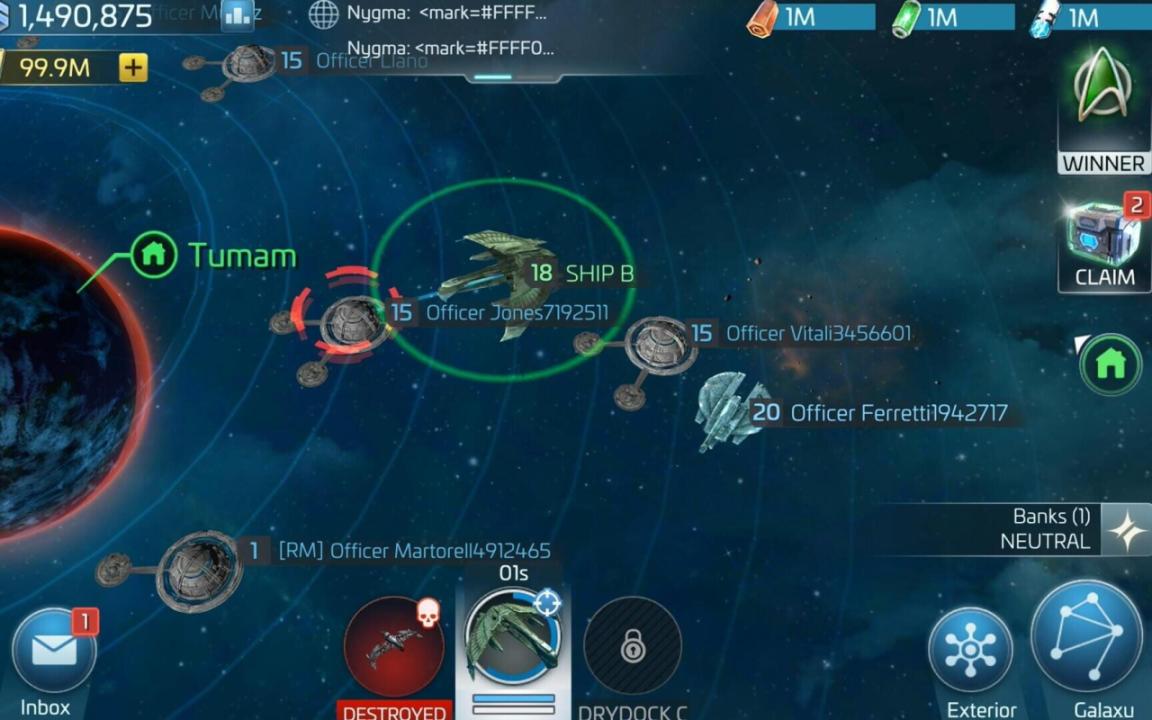The width and height of the screenshot is (1152, 720).
Task: Select the destroyed ship slot
Action: [x=394, y=648]
